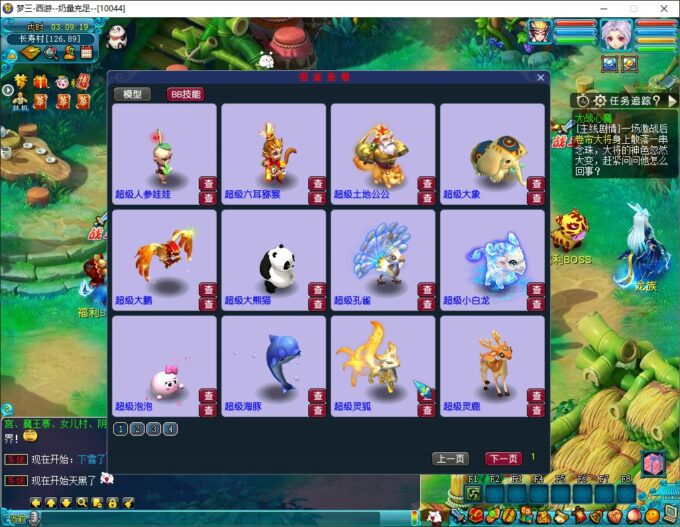Close the pet gallery panel

pyautogui.click(x=541, y=77)
